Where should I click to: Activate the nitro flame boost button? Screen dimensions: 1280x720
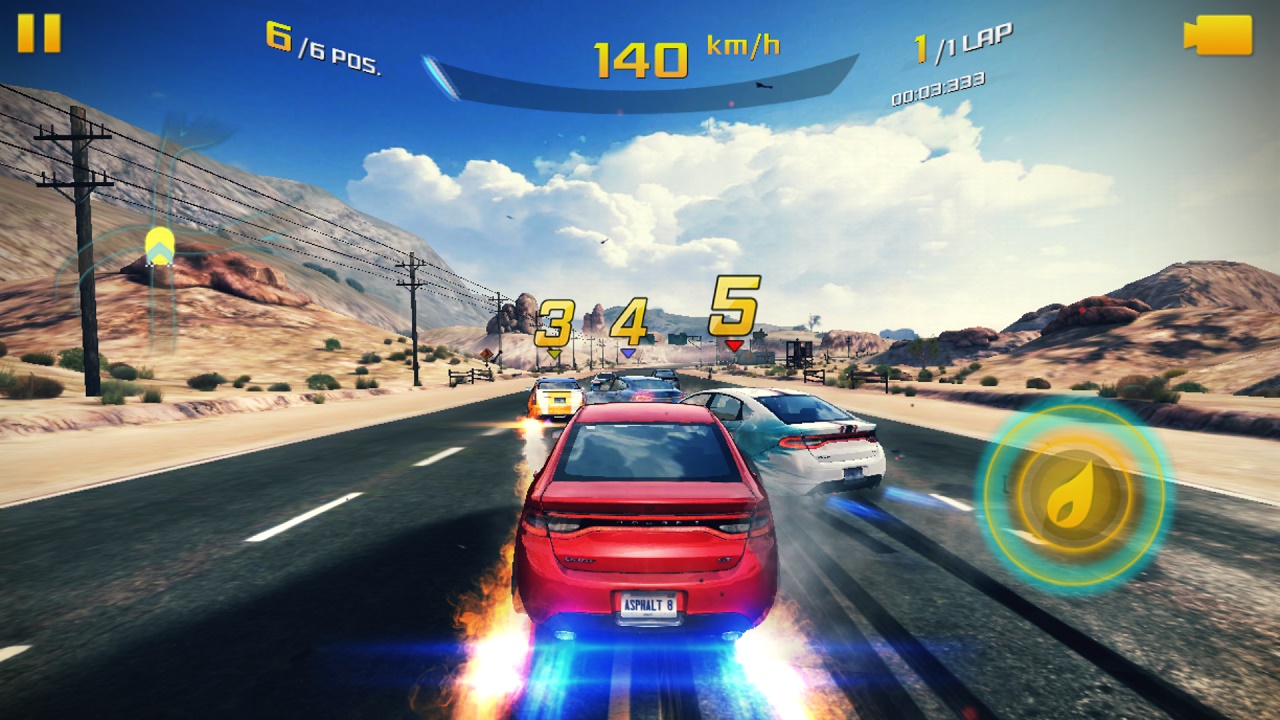1073,494
